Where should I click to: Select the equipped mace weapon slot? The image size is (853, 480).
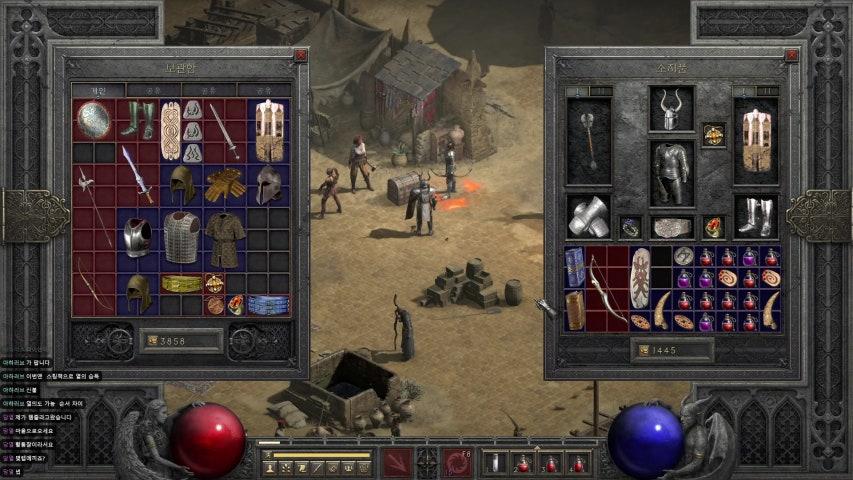(588, 142)
